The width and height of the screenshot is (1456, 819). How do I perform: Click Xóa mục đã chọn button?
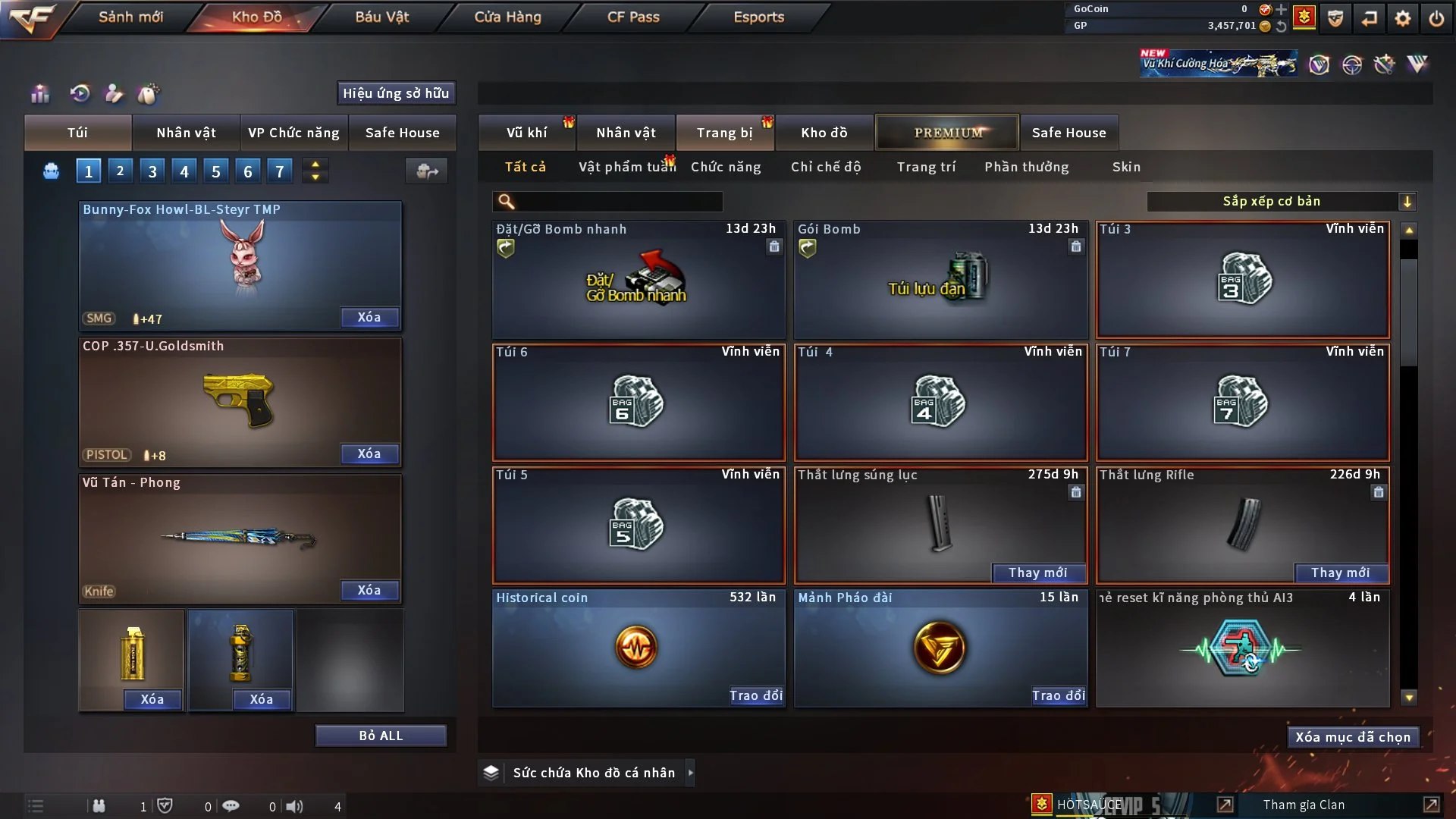[1353, 737]
